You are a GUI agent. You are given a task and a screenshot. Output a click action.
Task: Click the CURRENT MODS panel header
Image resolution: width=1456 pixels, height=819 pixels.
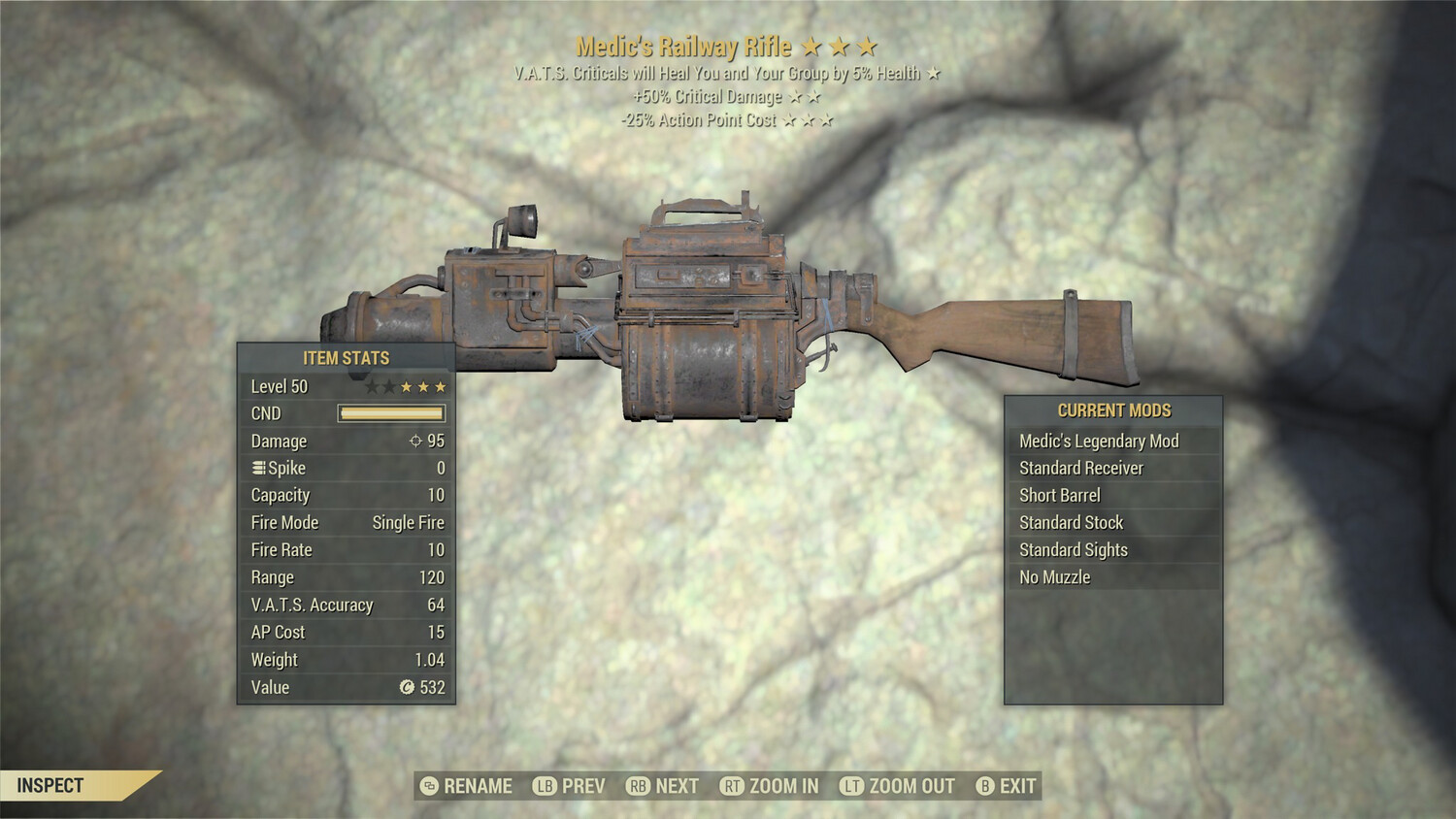pyautogui.click(x=1112, y=410)
